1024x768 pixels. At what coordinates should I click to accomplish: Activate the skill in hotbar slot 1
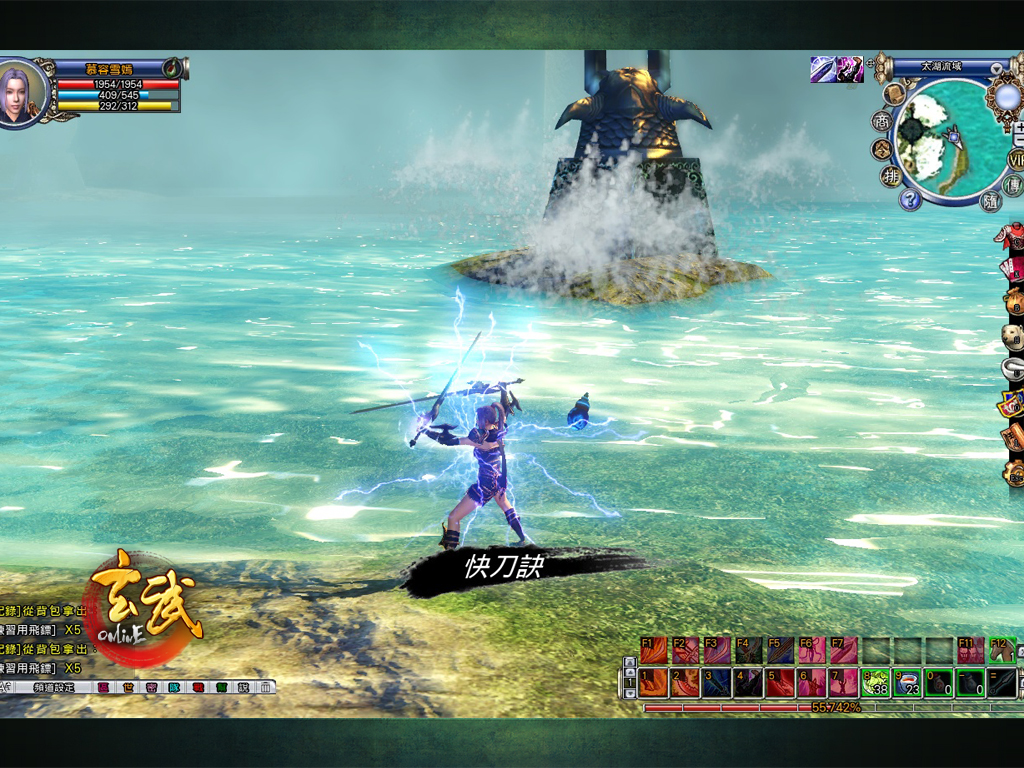click(654, 683)
